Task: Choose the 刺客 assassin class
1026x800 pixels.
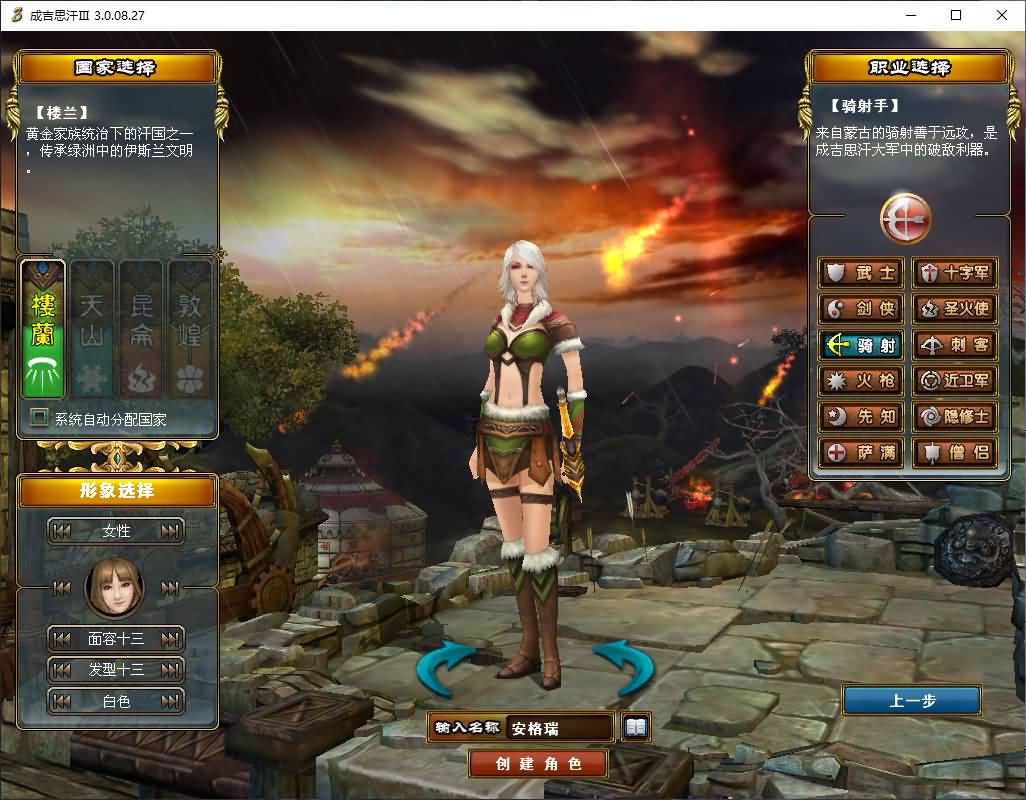Action: pos(954,345)
